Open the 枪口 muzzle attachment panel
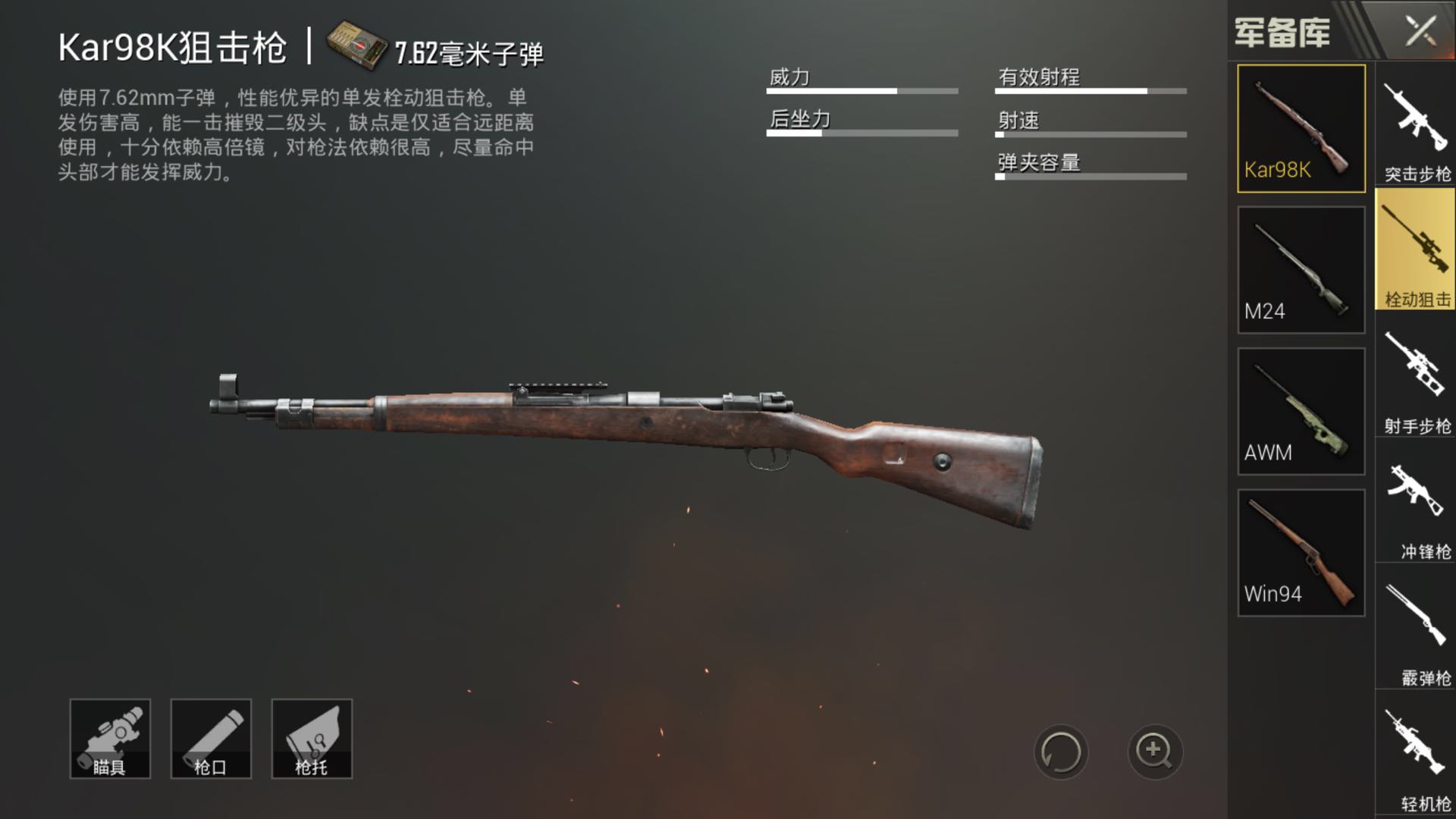 click(210, 737)
